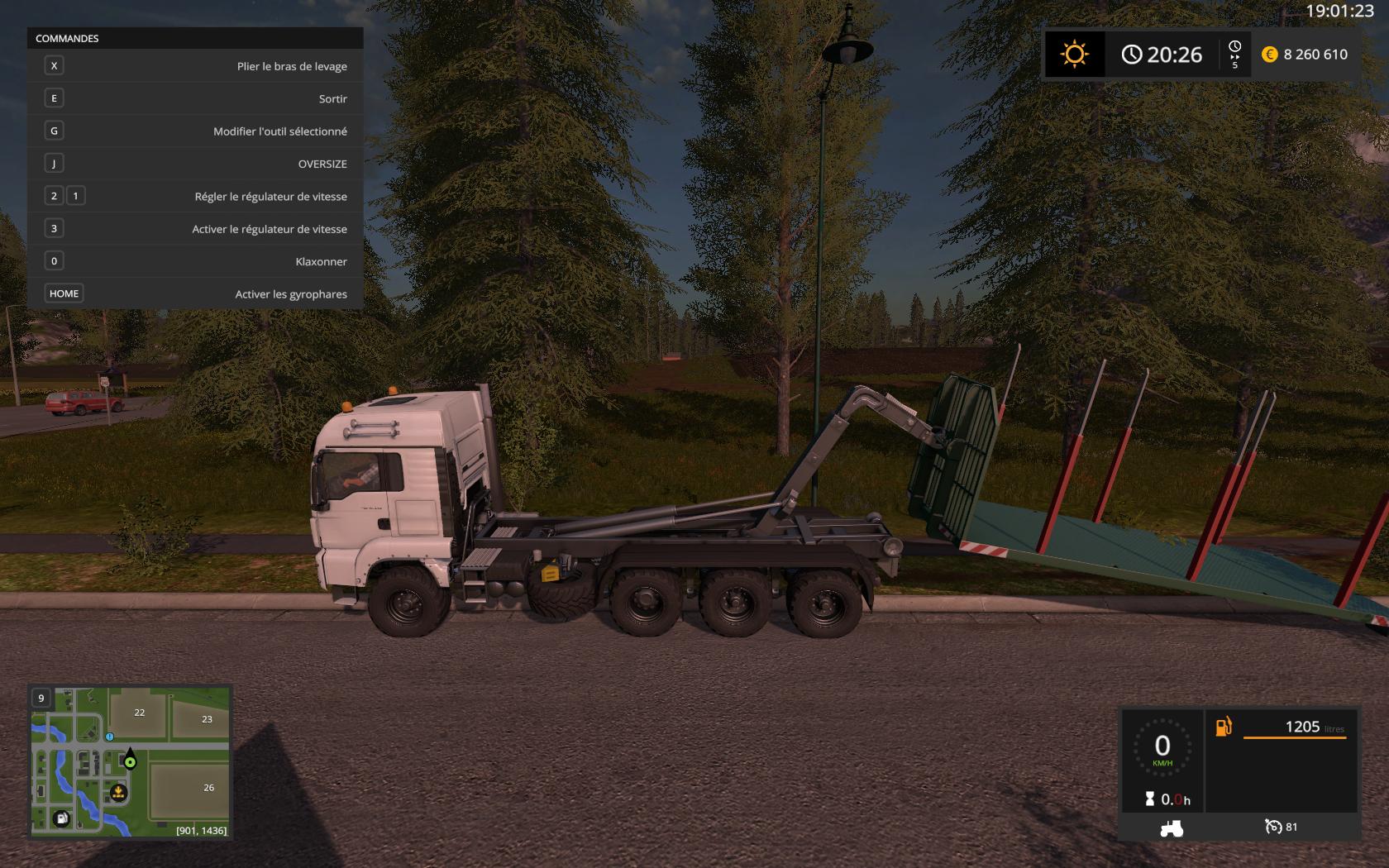
Task: Choose field 26 on the minimap
Action: (x=208, y=788)
